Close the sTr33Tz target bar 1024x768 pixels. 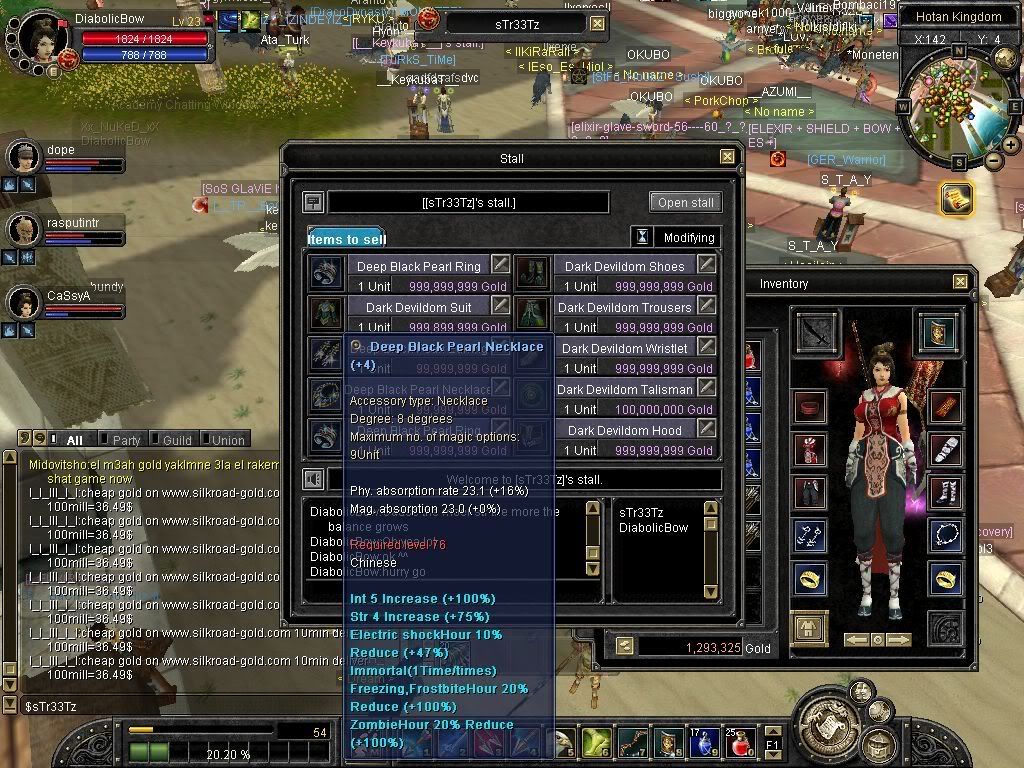(x=597, y=23)
